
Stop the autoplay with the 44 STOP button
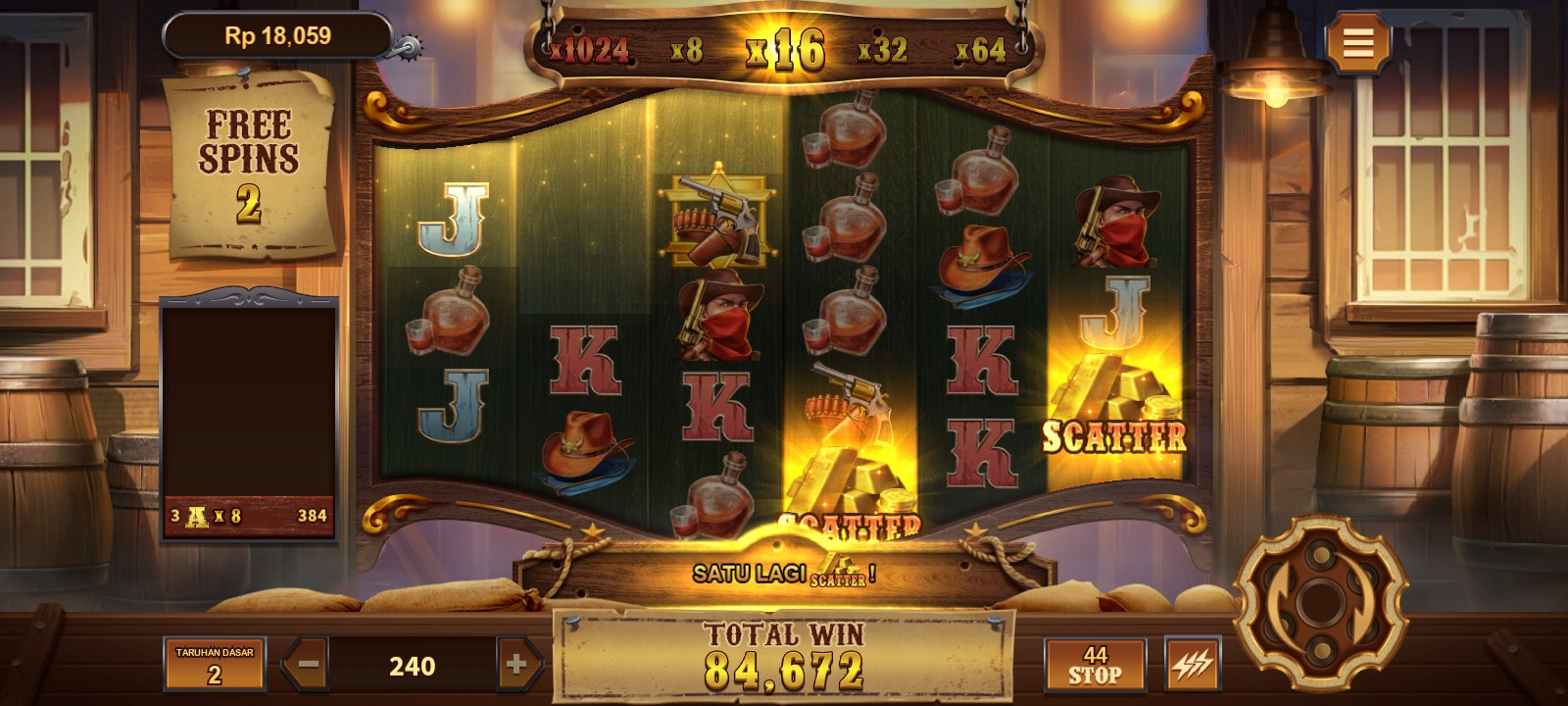click(x=1095, y=665)
